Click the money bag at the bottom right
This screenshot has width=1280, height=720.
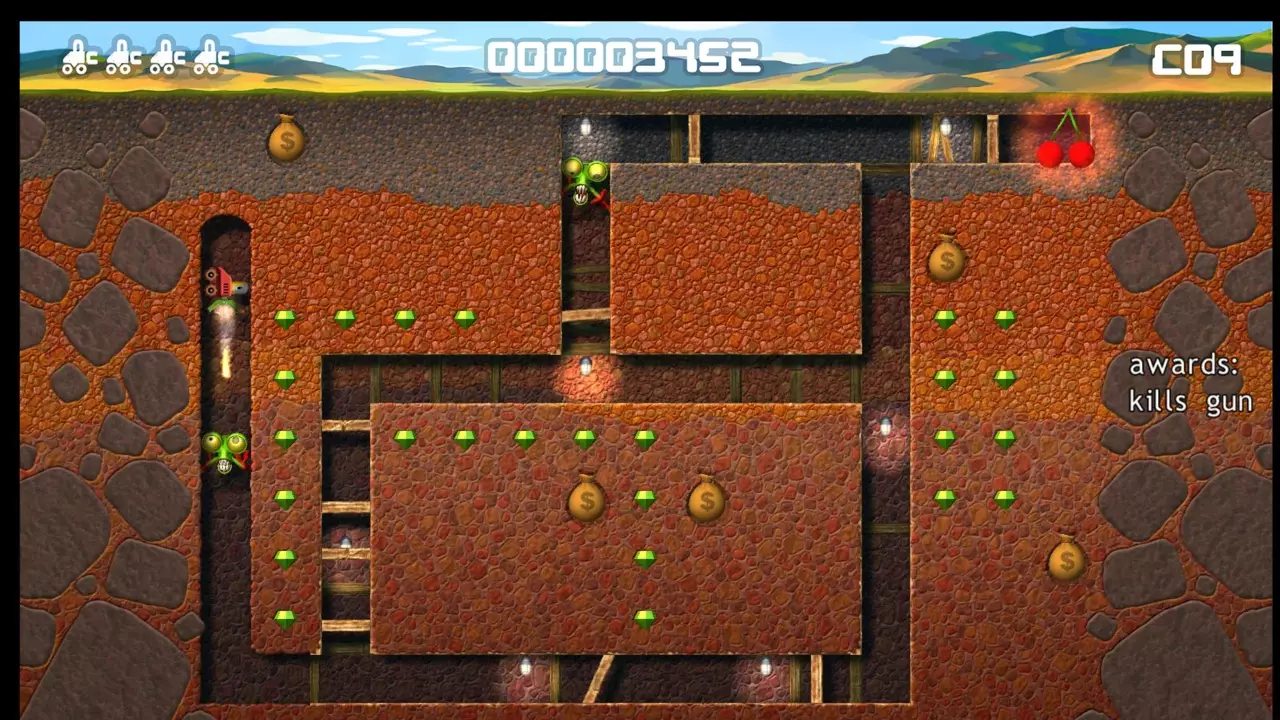1066,562
